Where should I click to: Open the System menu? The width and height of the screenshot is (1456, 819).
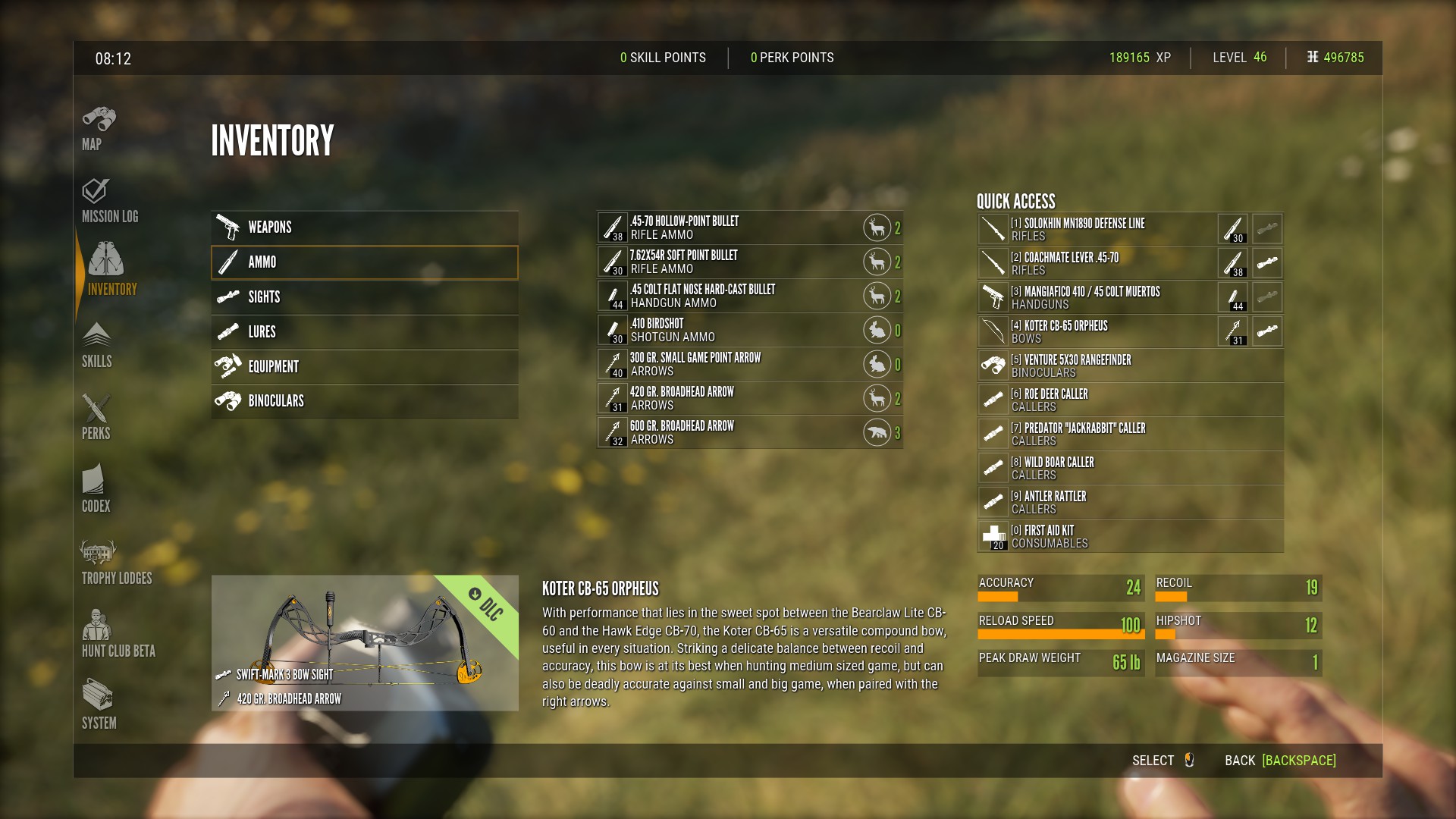click(x=99, y=705)
